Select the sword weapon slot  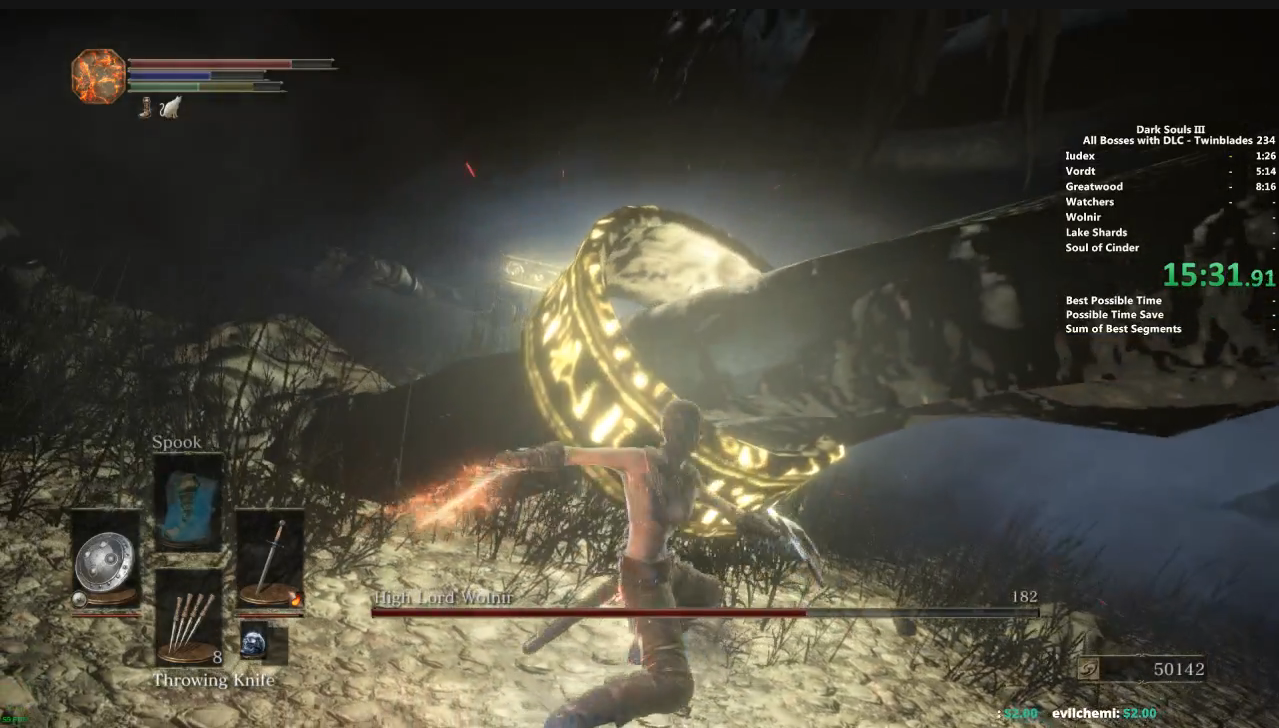tap(269, 559)
